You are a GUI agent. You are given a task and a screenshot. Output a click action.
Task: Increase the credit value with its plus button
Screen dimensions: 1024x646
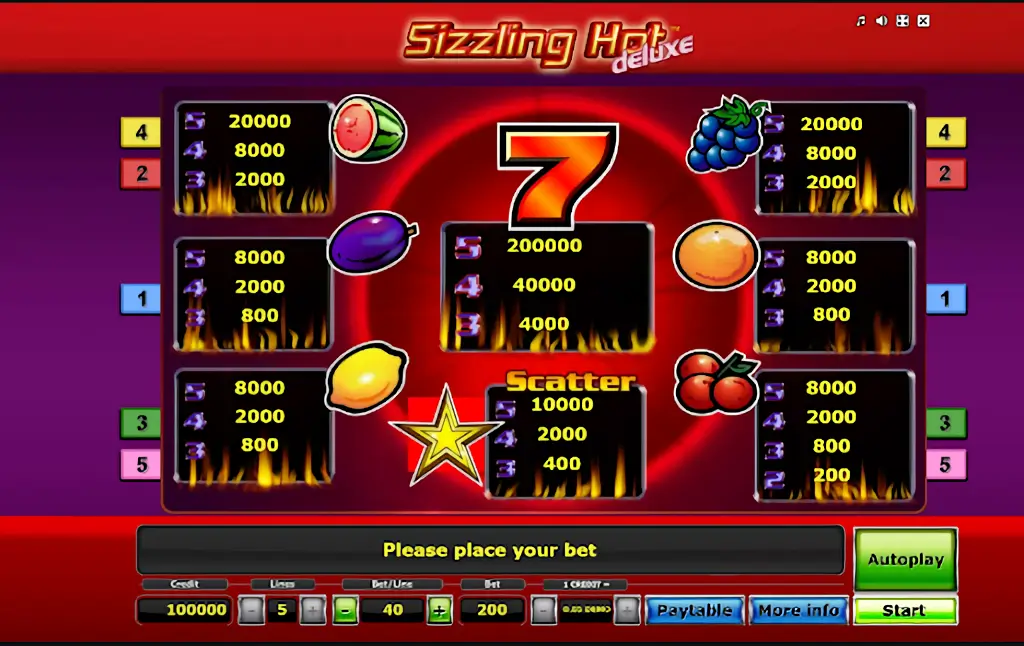pyautogui.click(x=627, y=610)
